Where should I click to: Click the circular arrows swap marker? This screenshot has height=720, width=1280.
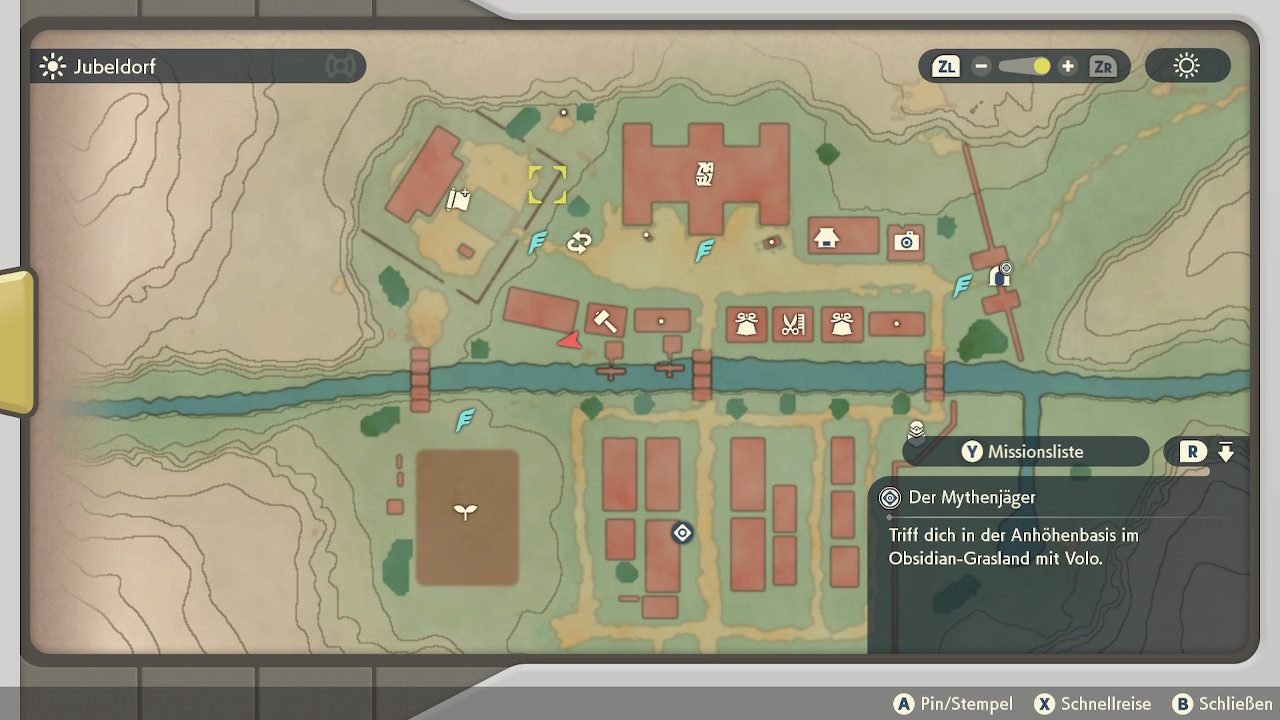[x=579, y=242]
